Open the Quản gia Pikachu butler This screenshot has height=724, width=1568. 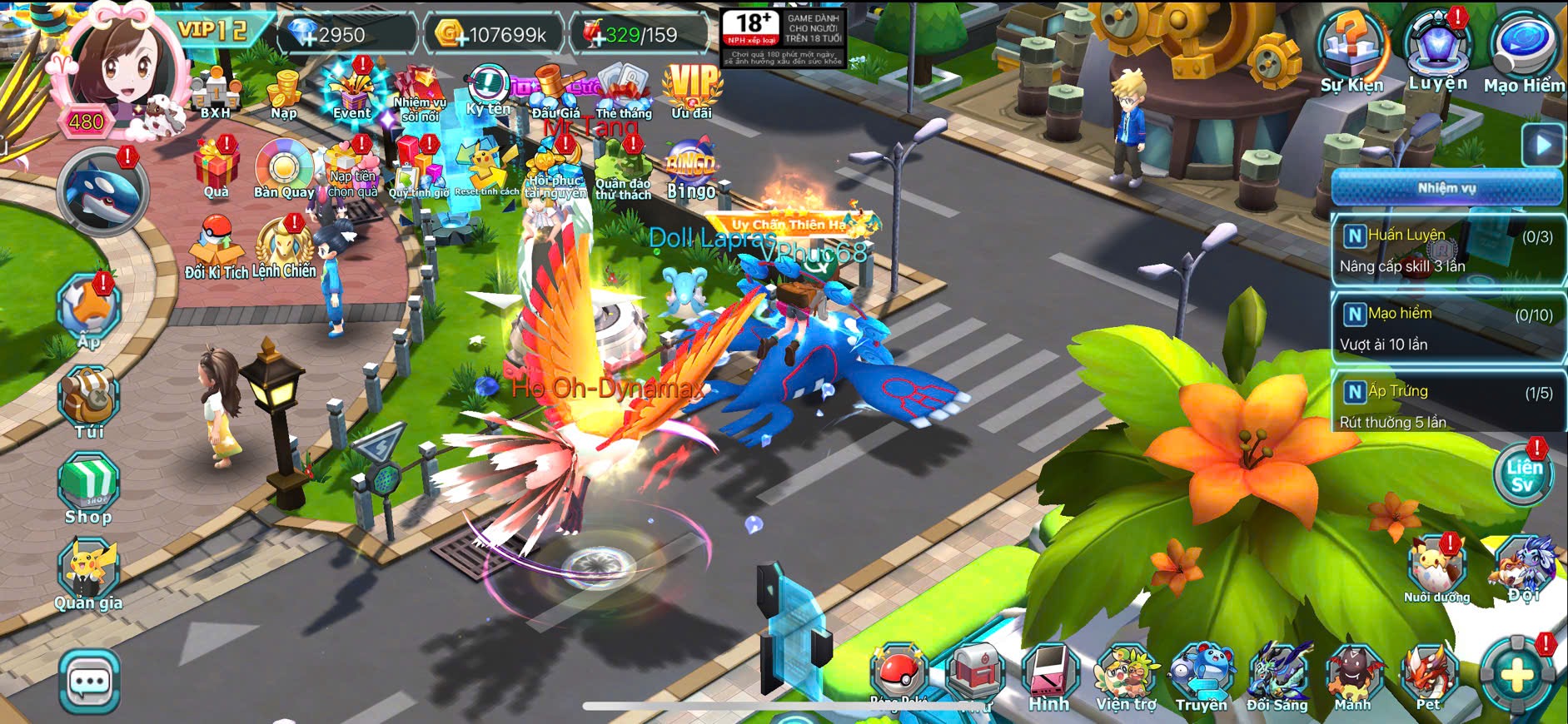click(88, 573)
